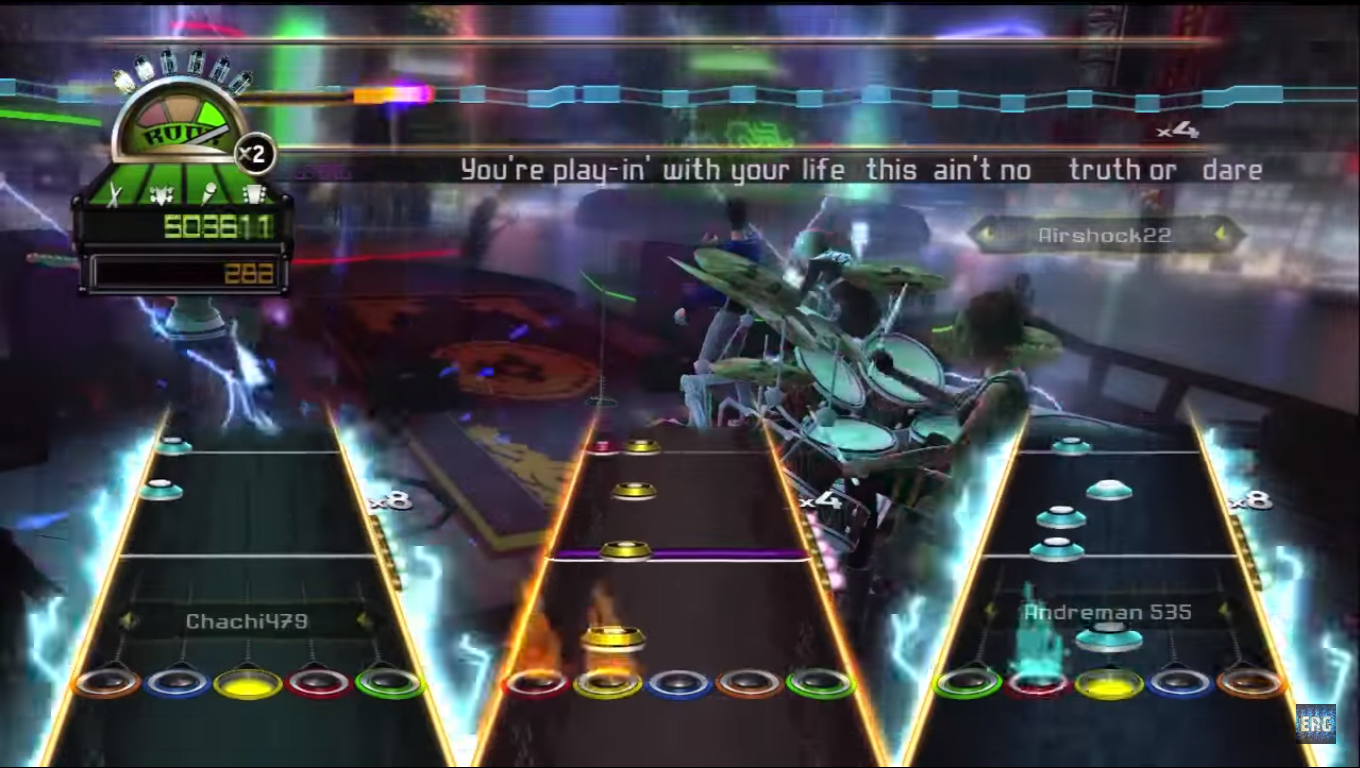
Task: Click the Chachi479 player name tag
Action: [x=246, y=621]
